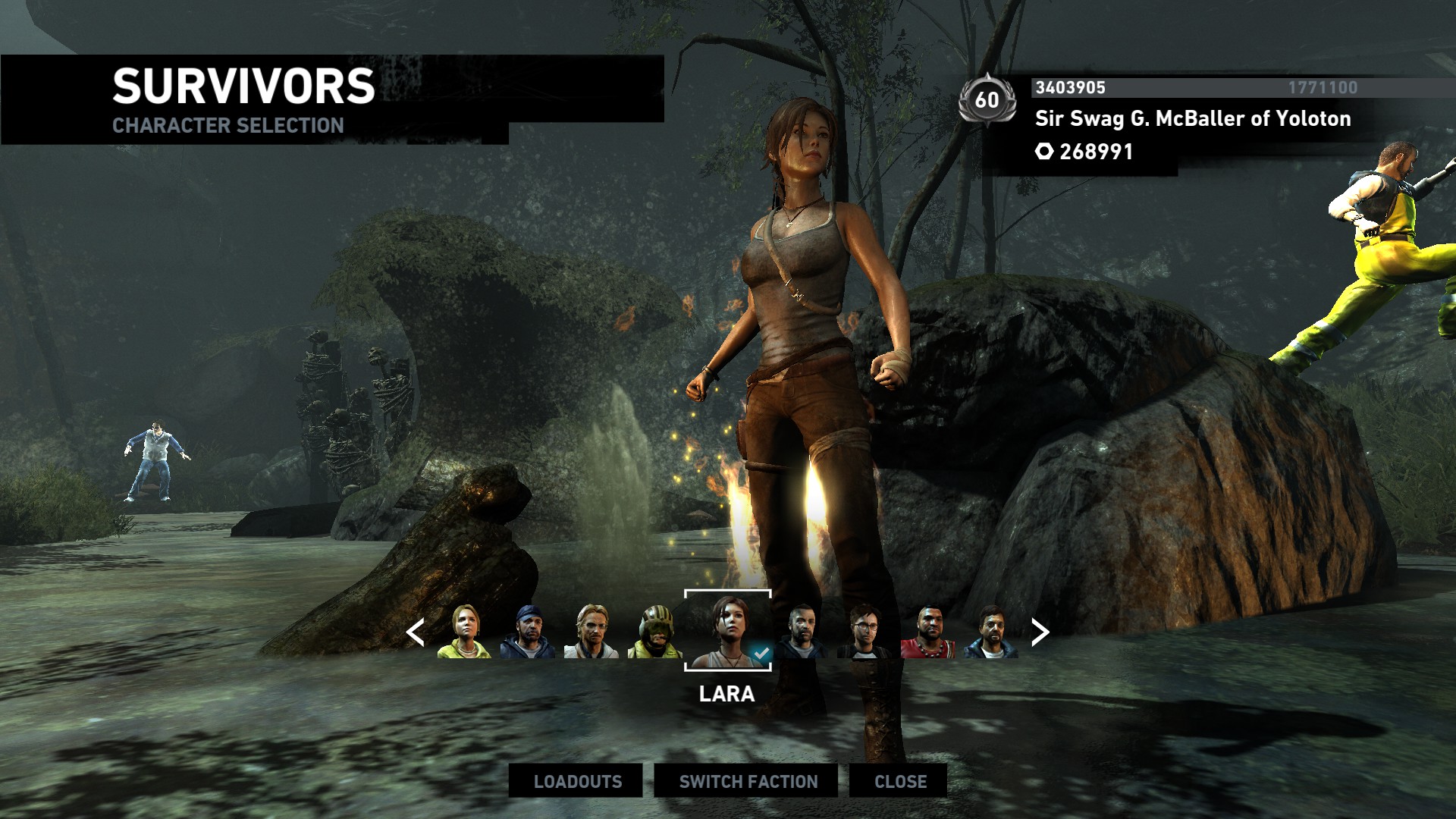Close the character selection screen

click(899, 781)
